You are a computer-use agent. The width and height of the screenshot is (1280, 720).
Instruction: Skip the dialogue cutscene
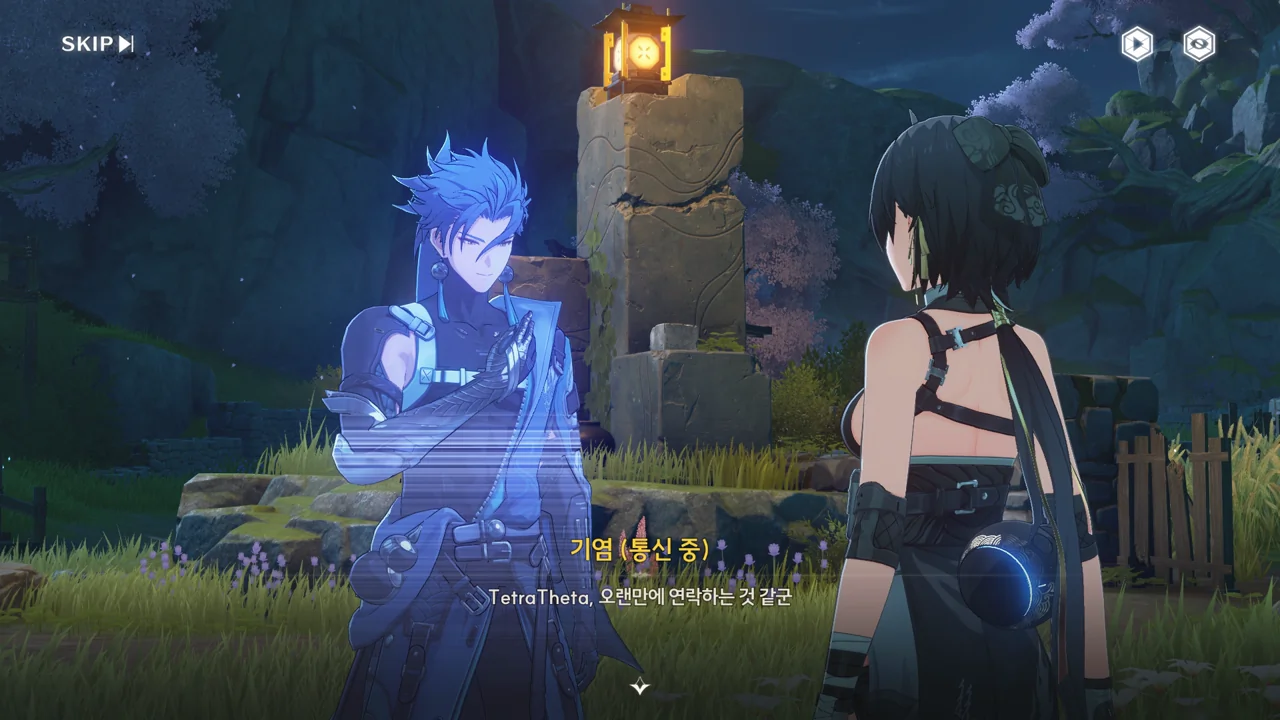click(97, 44)
